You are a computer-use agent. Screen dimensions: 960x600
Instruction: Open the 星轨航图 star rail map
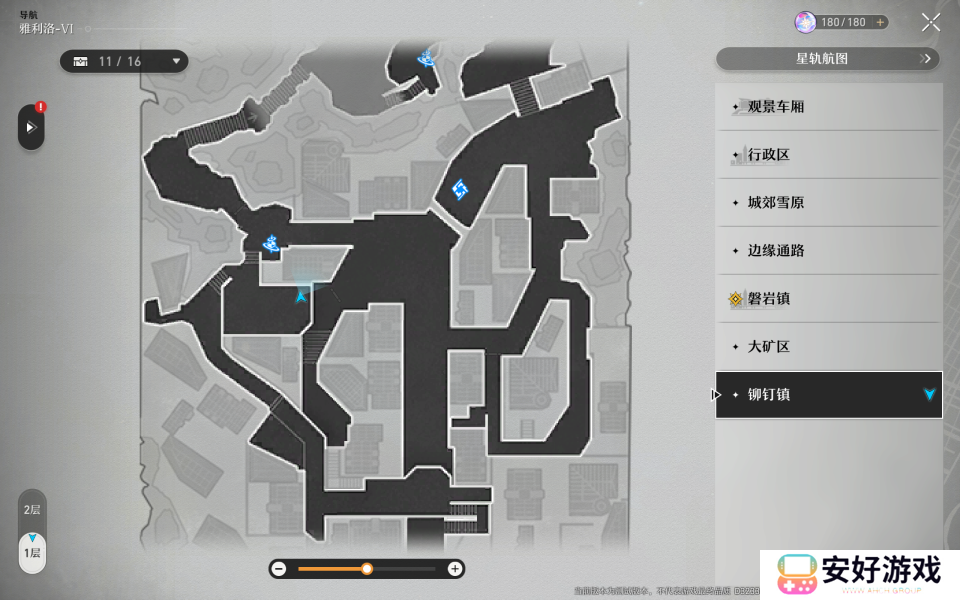click(828, 59)
